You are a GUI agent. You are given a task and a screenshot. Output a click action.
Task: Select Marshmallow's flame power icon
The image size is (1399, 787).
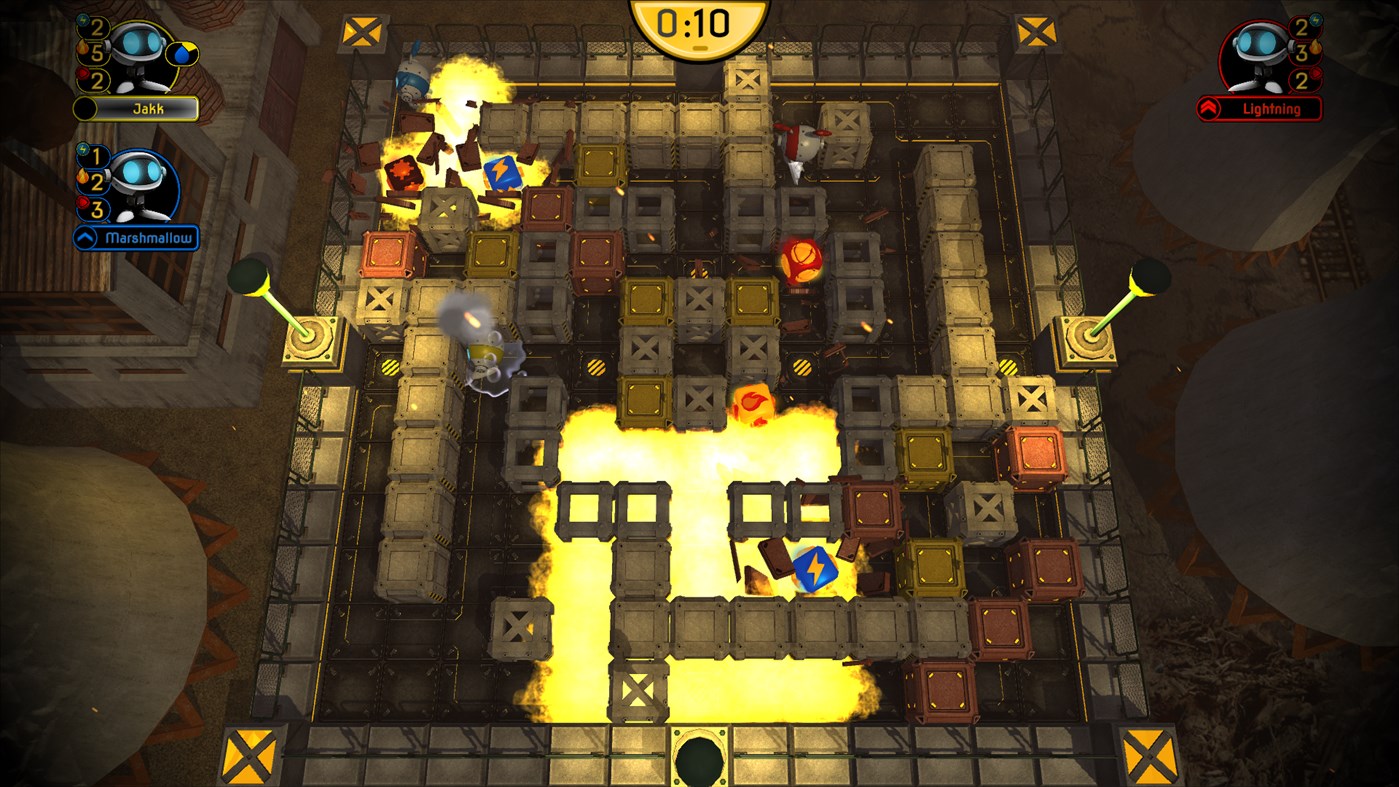click(x=81, y=177)
